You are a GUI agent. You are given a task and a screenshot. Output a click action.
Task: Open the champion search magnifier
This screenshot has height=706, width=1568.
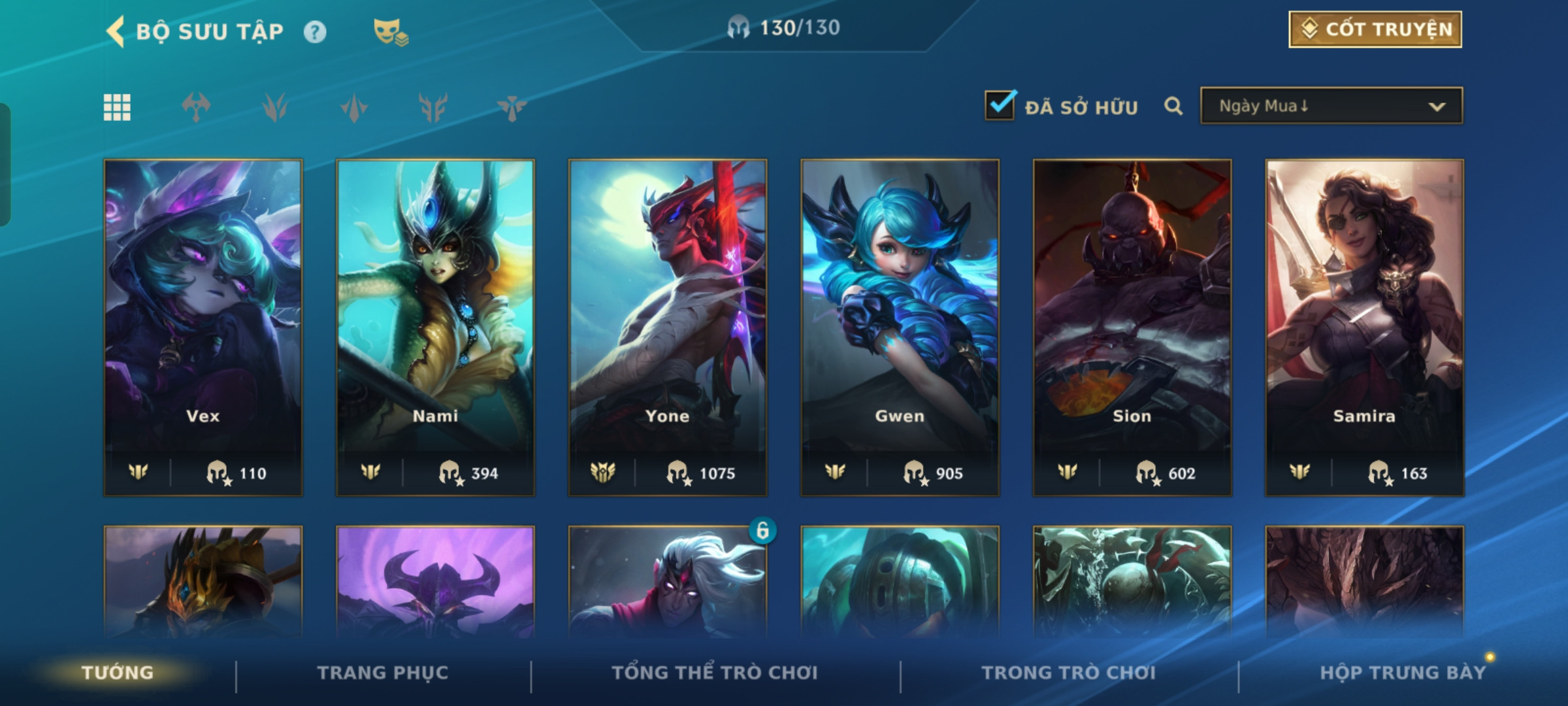click(1173, 106)
